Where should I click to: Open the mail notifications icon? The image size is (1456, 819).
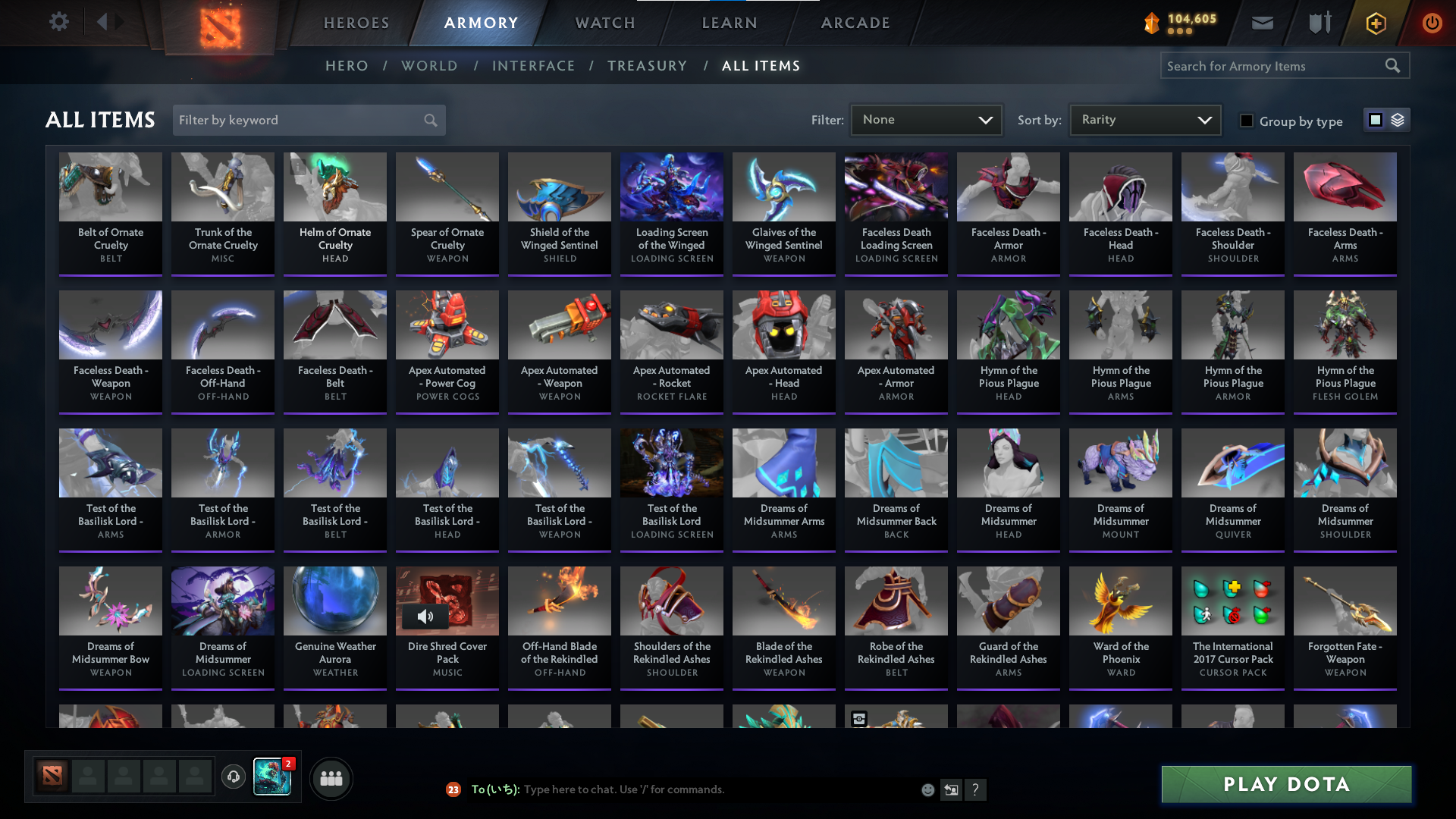tap(1261, 23)
